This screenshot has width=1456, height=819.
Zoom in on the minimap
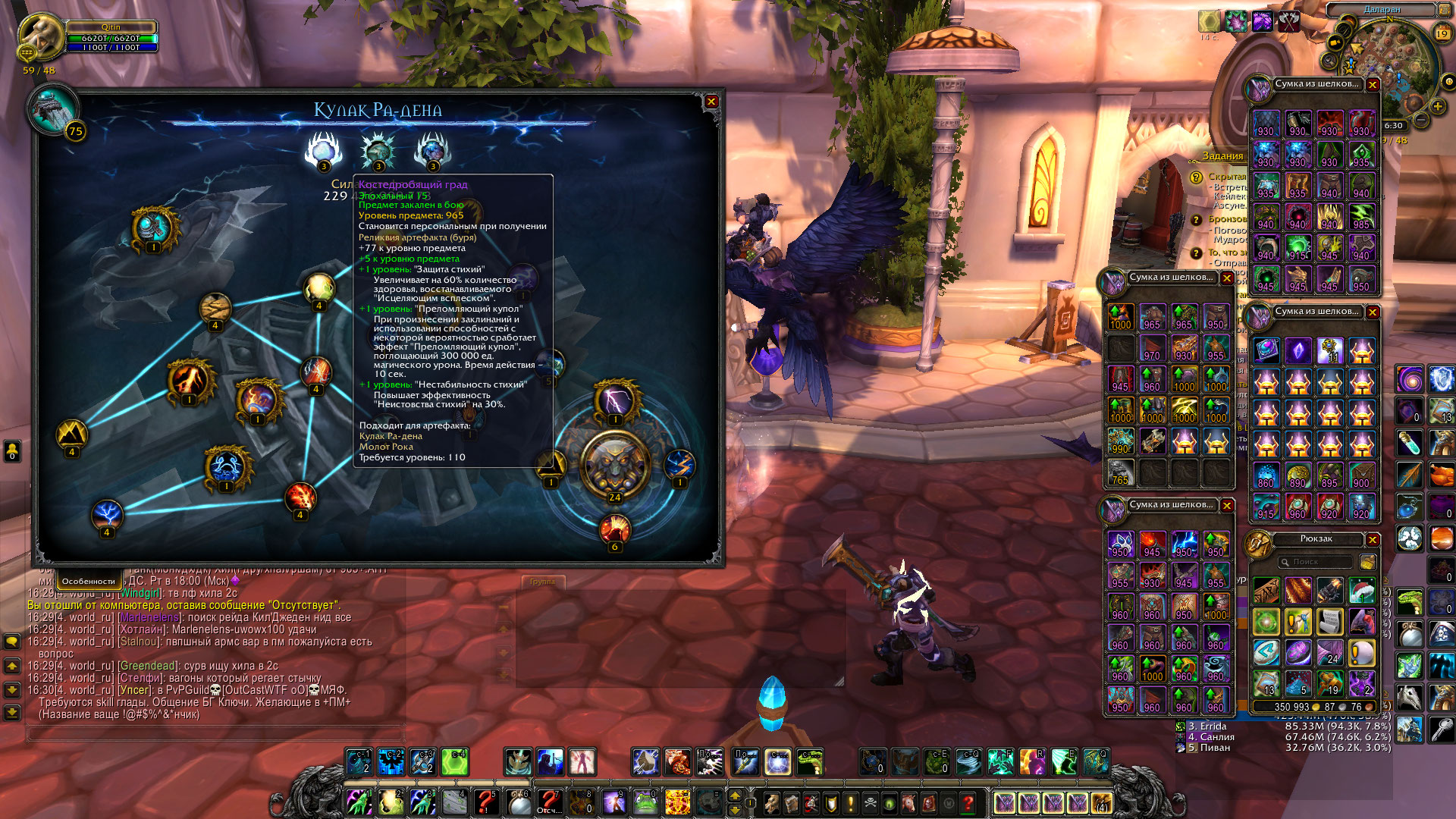tap(1437, 107)
